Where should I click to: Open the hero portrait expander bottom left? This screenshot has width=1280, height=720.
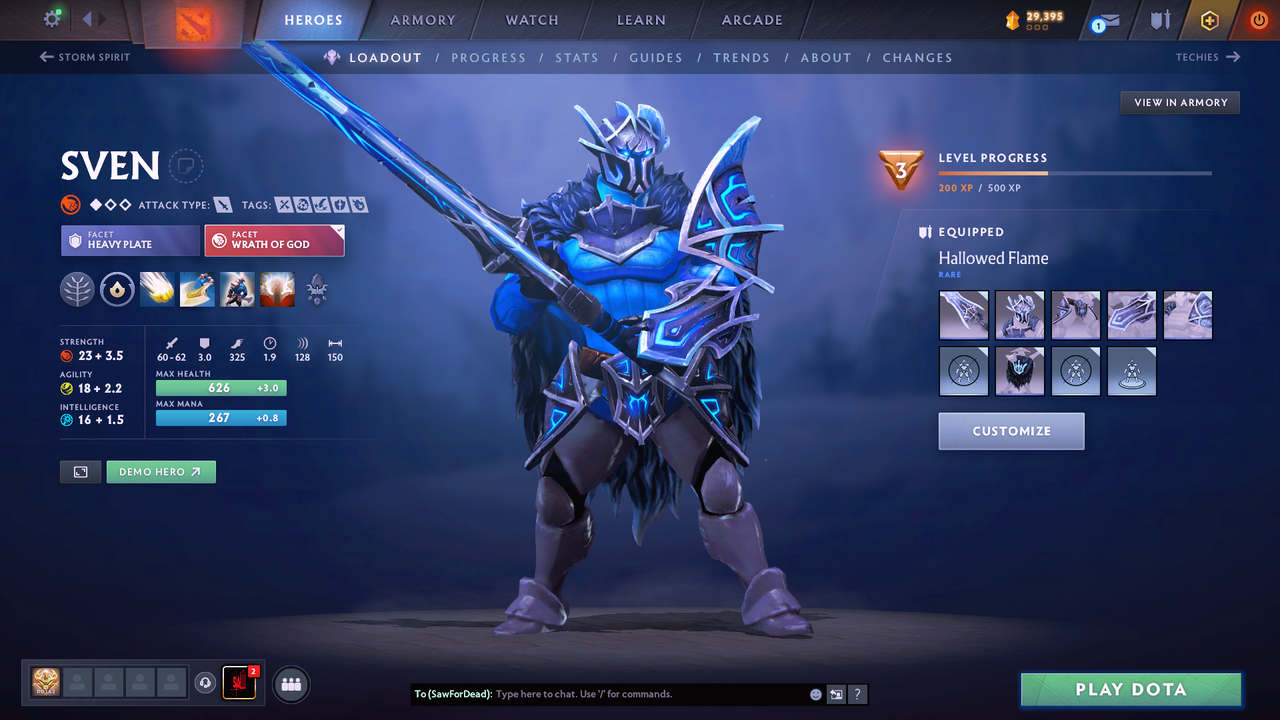tap(80, 471)
